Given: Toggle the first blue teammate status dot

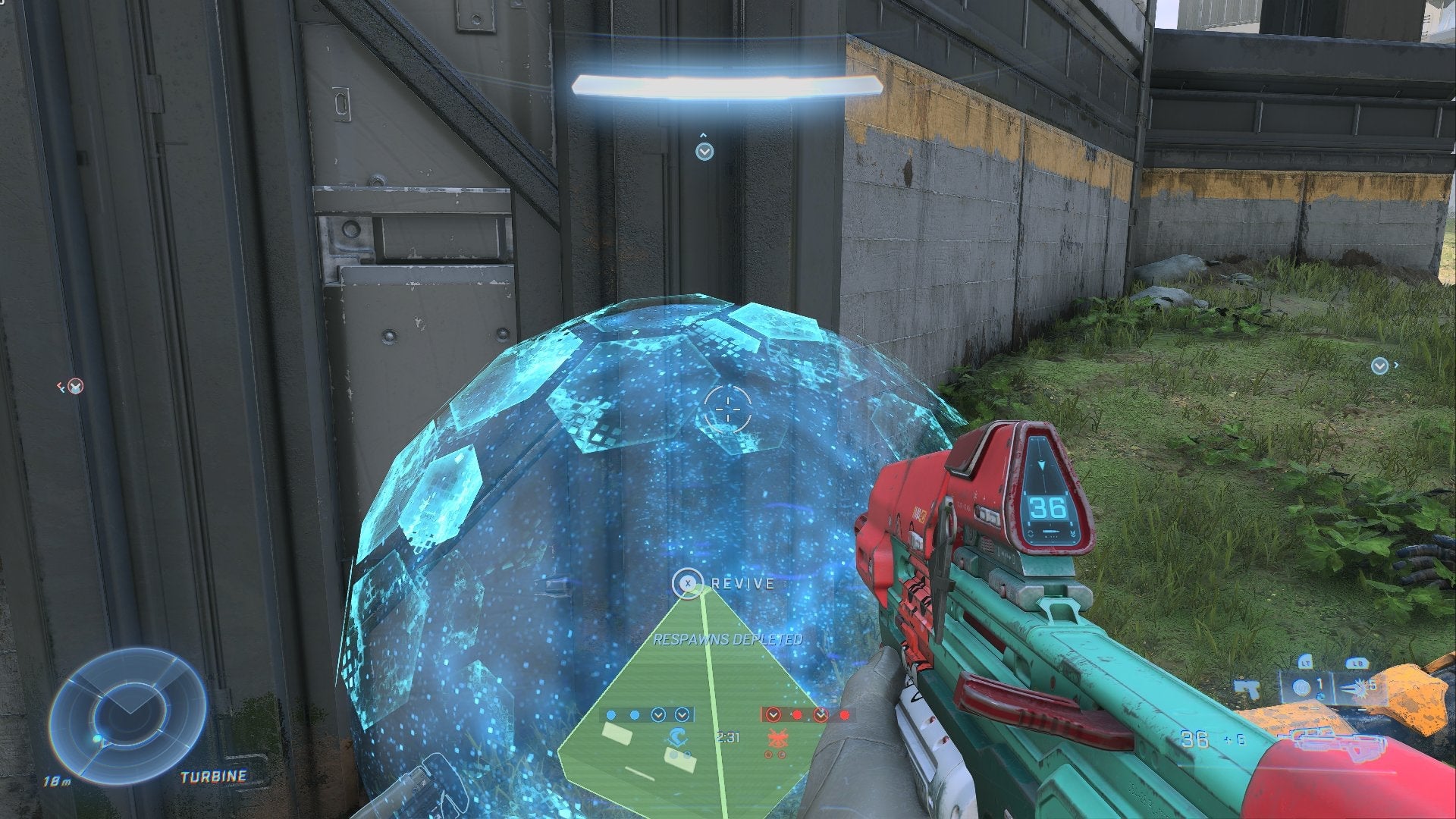Looking at the screenshot, I should click(x=612, y=714).
